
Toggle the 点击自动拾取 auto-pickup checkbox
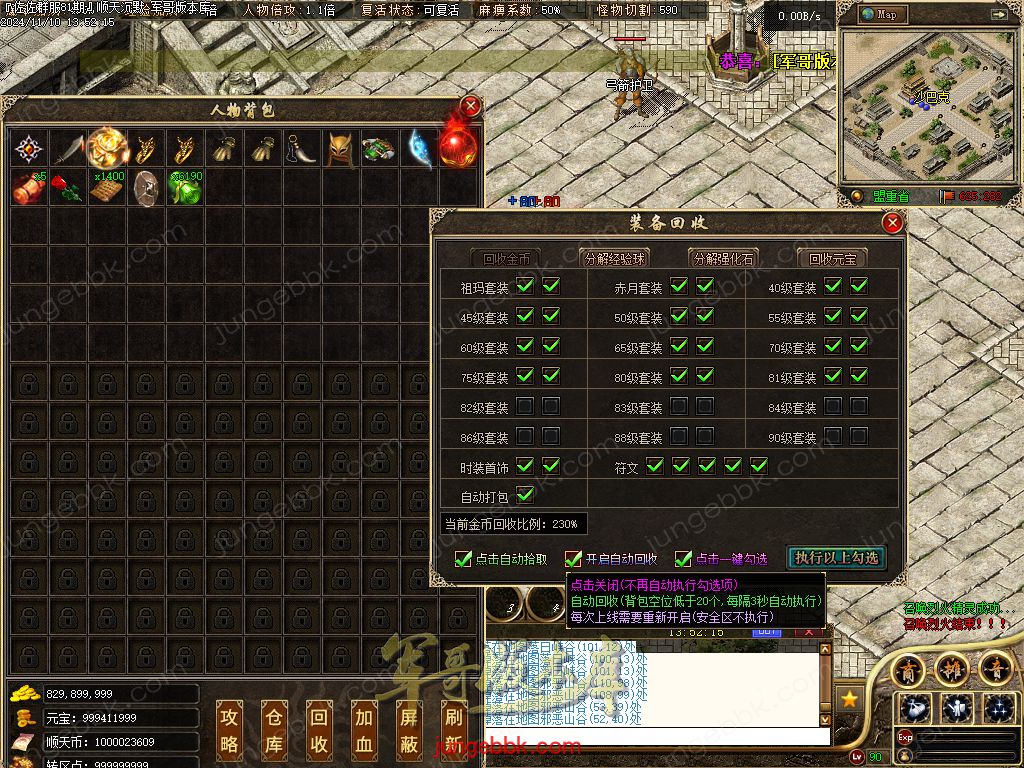(x=463, y=559)
